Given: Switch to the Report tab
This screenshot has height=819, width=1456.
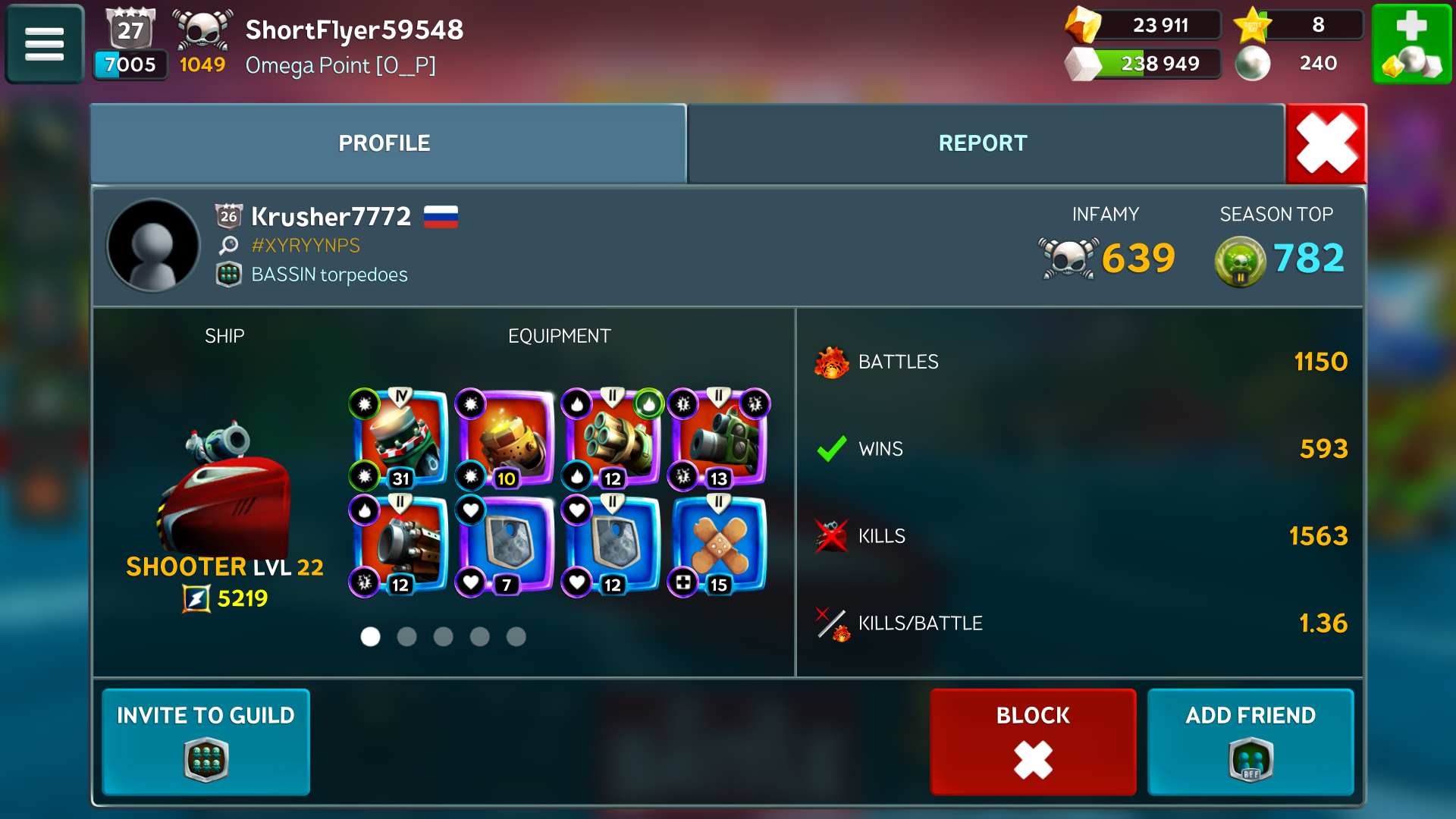Looking at the screenshot, I should [x=983, y=143].
